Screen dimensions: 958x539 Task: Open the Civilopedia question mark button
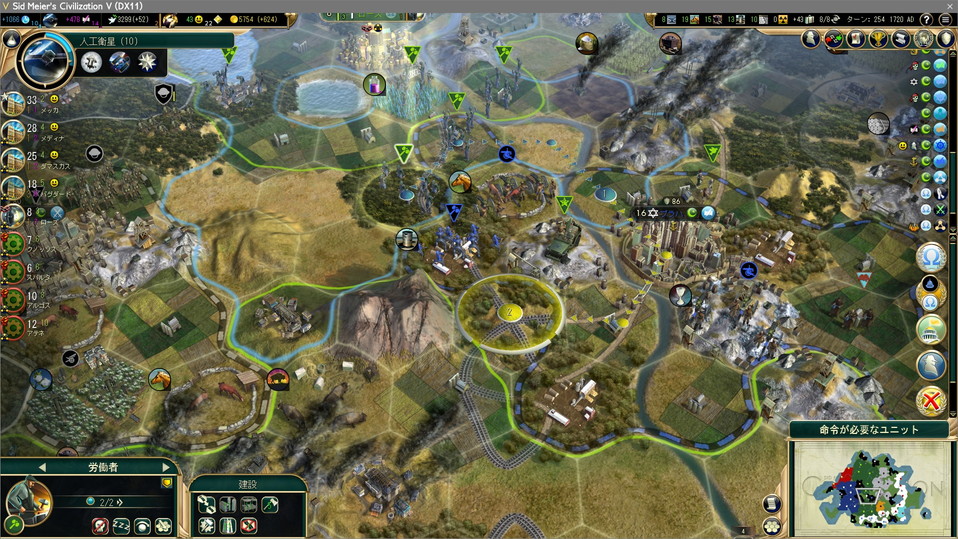927,19
